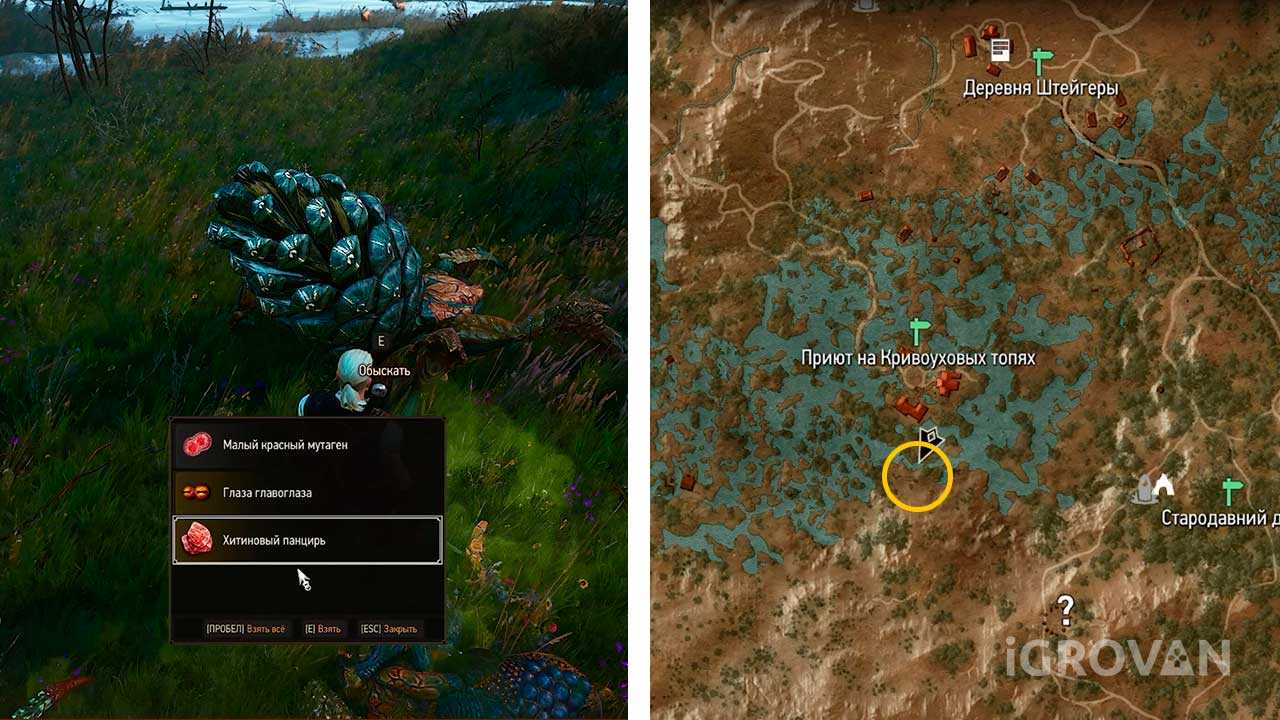Select the Приют на Кривоуховых топях signpost
The width and height of the screenshot is (1280, 720).
click(x=918, y=331)
